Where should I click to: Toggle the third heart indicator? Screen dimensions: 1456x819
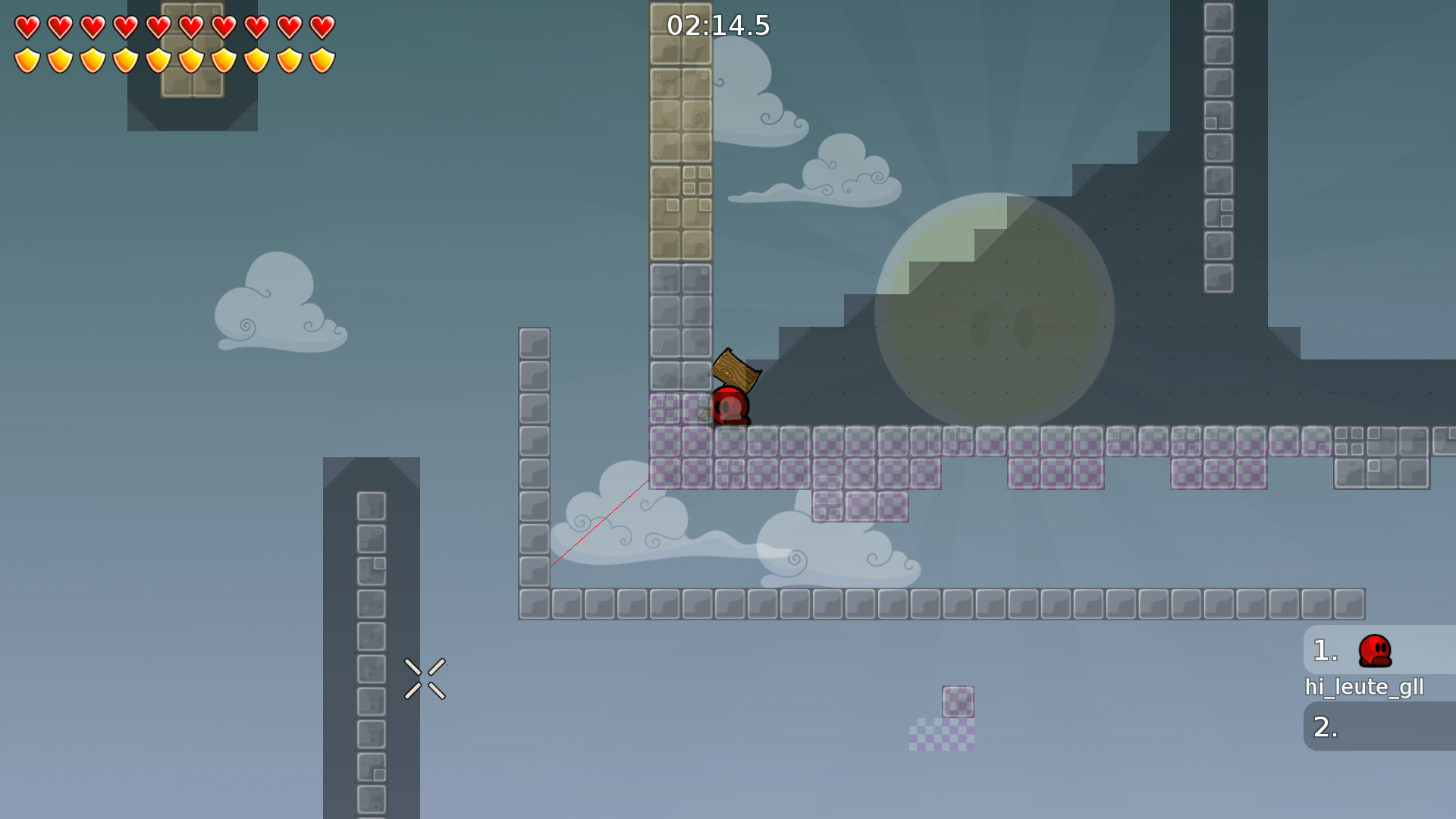[x=92, y=27]
